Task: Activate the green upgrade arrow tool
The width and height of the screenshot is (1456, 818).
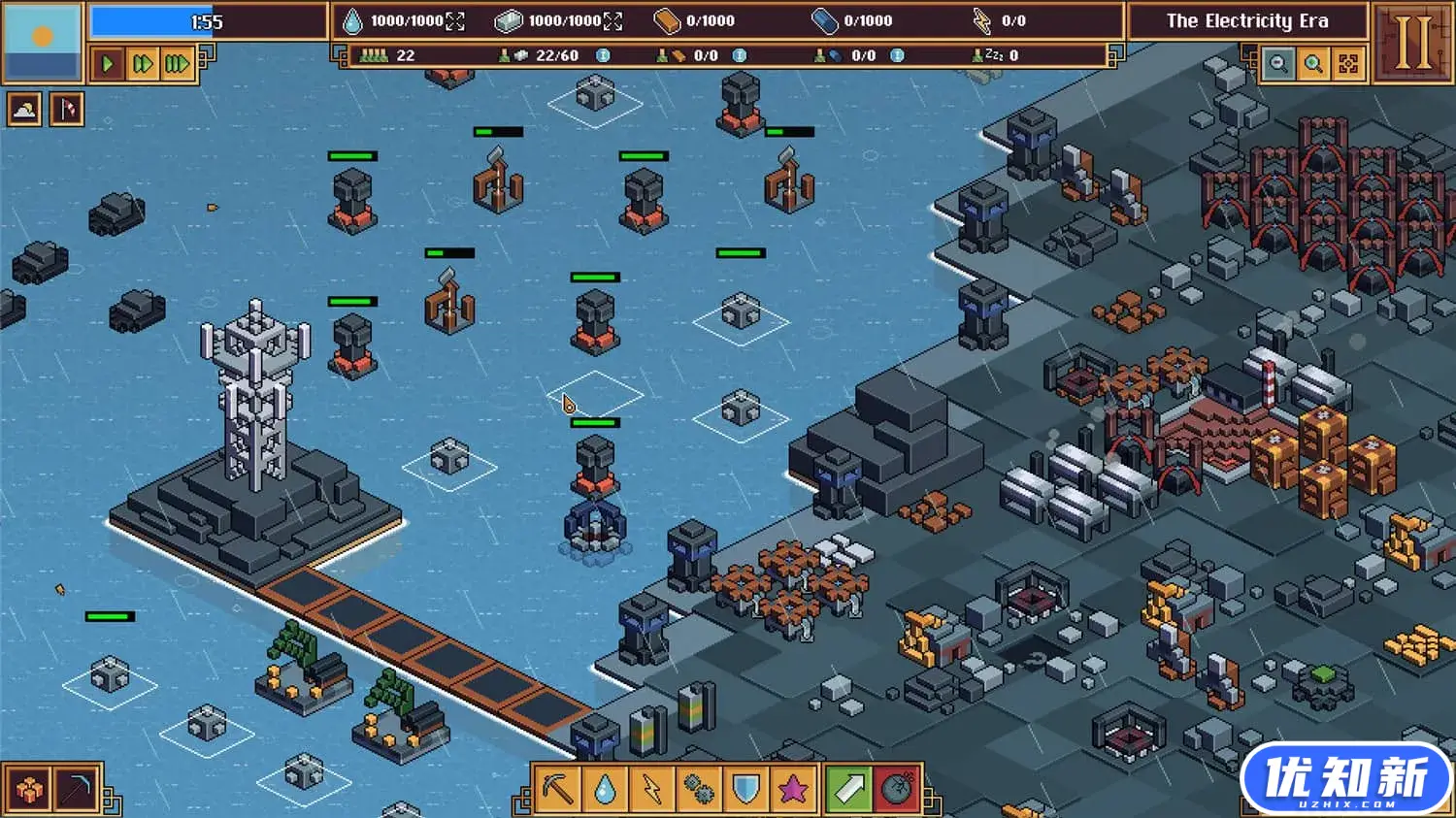Action: 848,789
